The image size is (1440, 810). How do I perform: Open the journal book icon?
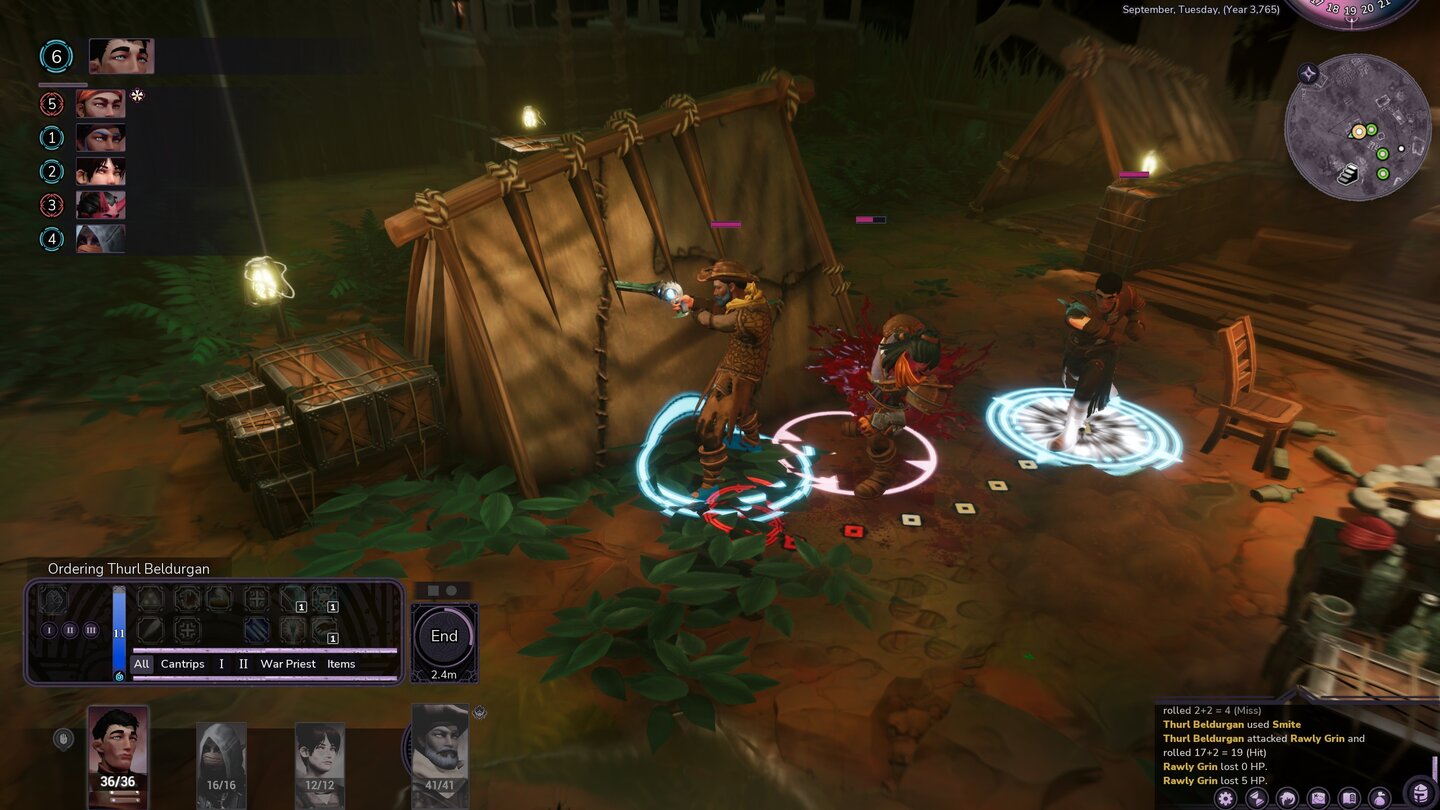[x=1348, y=798]
